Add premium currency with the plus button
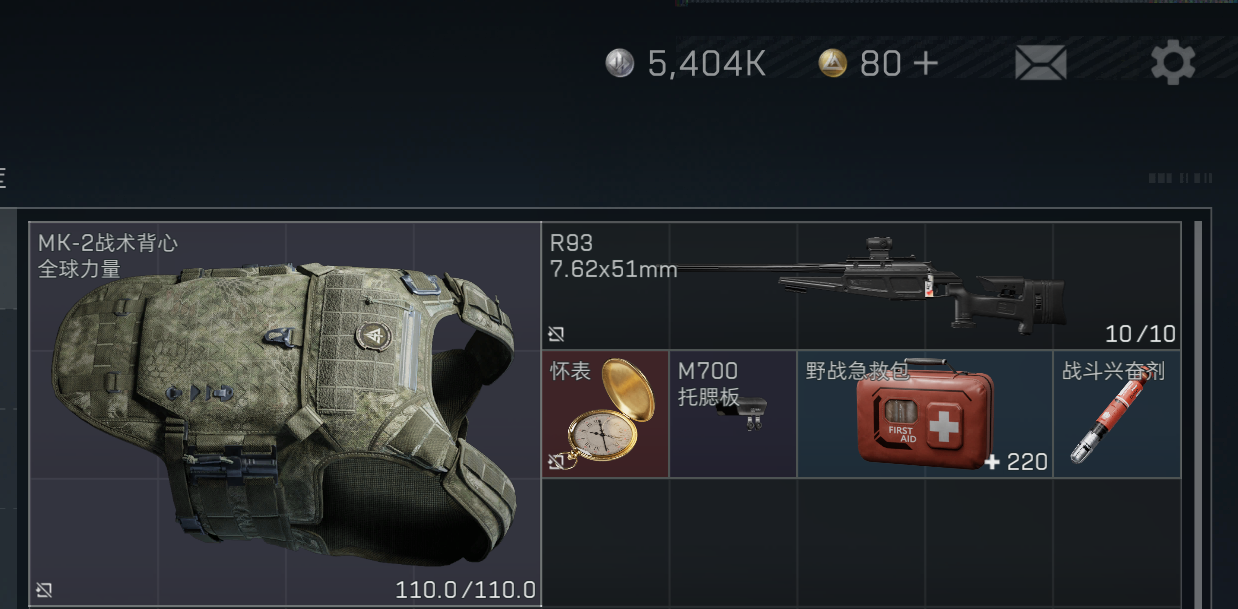 pos(925,63)
